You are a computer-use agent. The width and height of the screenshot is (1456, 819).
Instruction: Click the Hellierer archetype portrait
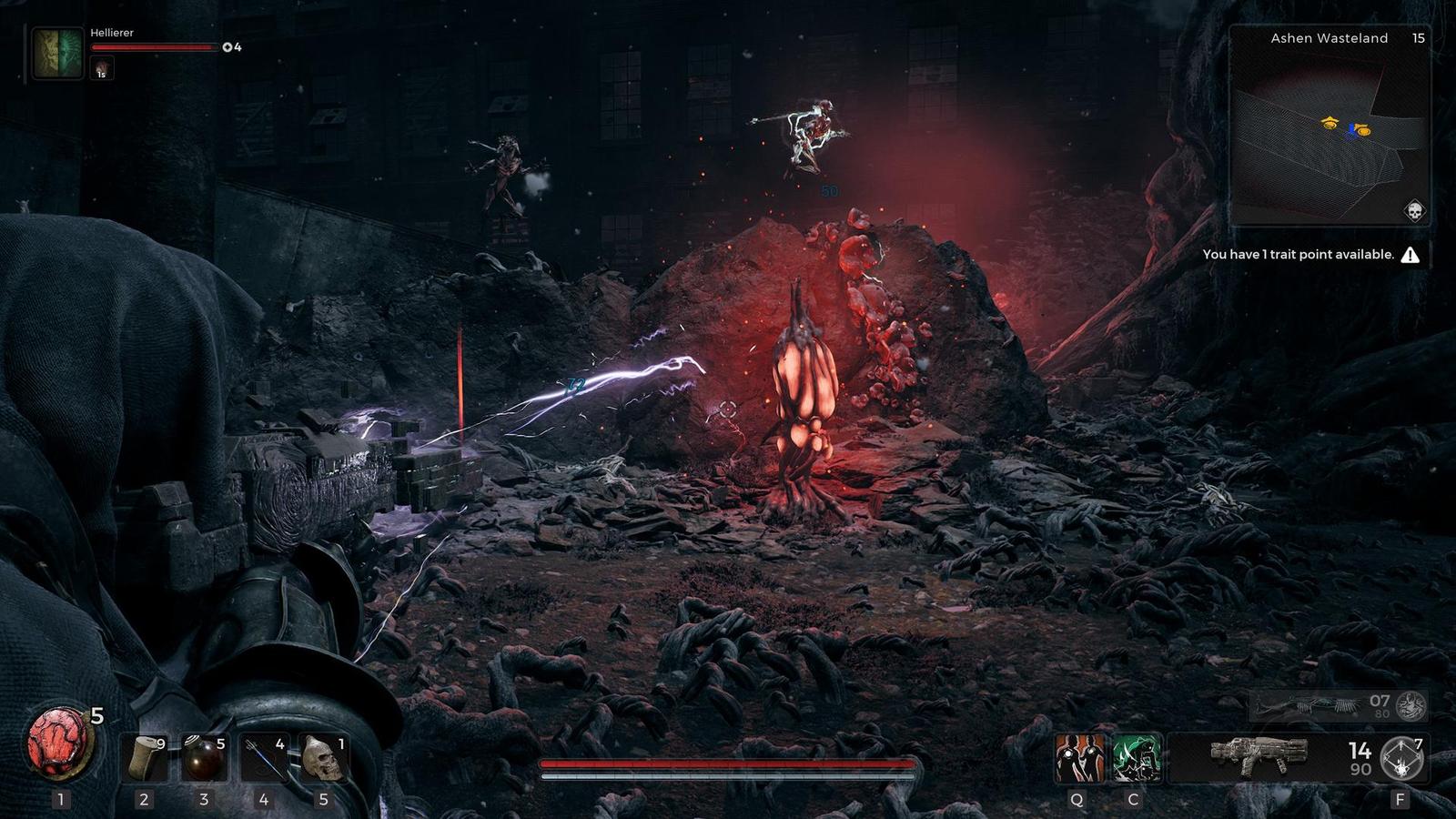pos(56,53)
